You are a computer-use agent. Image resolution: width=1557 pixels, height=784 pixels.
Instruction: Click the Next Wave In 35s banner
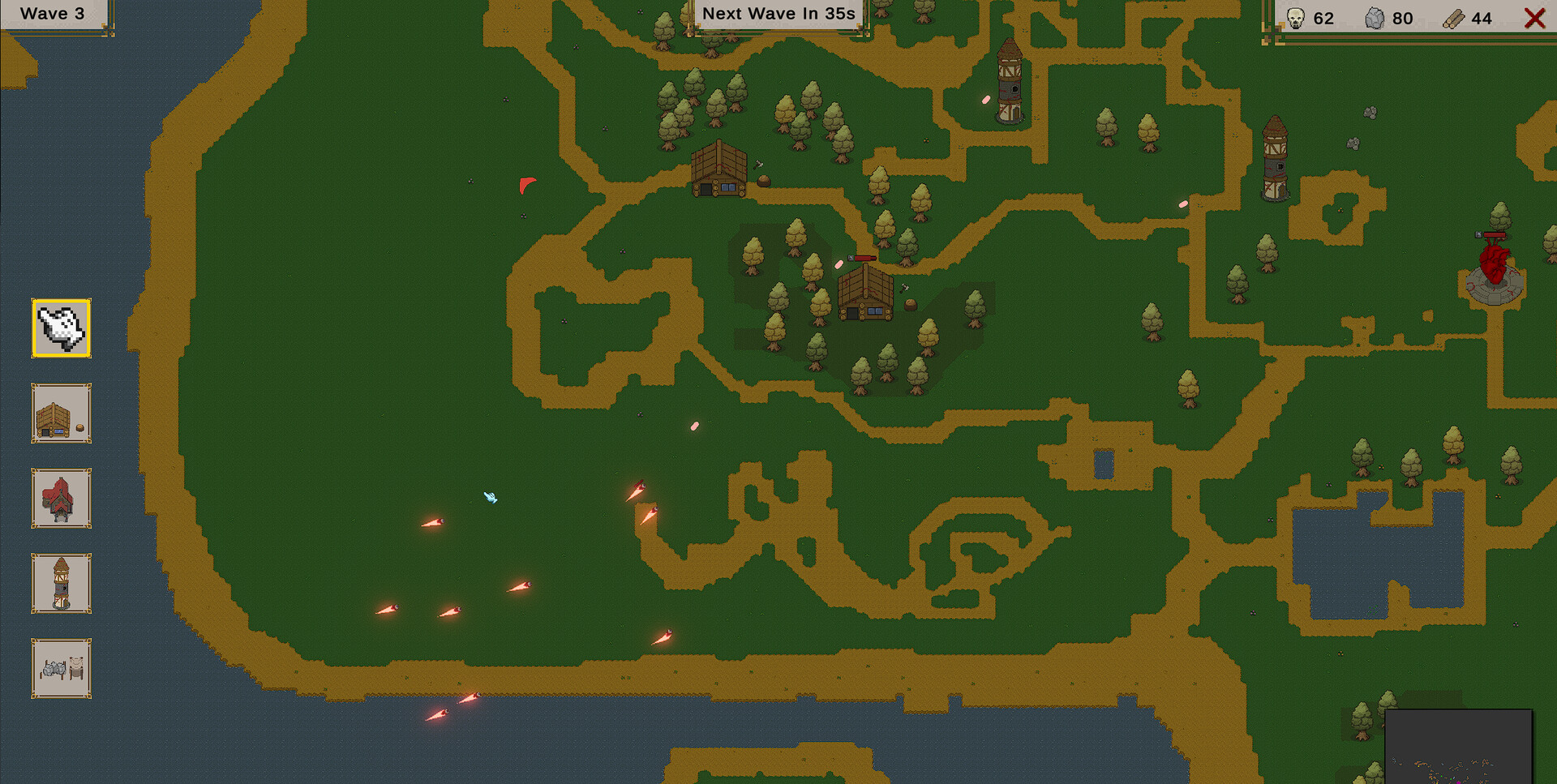click(x=777, y=13)
